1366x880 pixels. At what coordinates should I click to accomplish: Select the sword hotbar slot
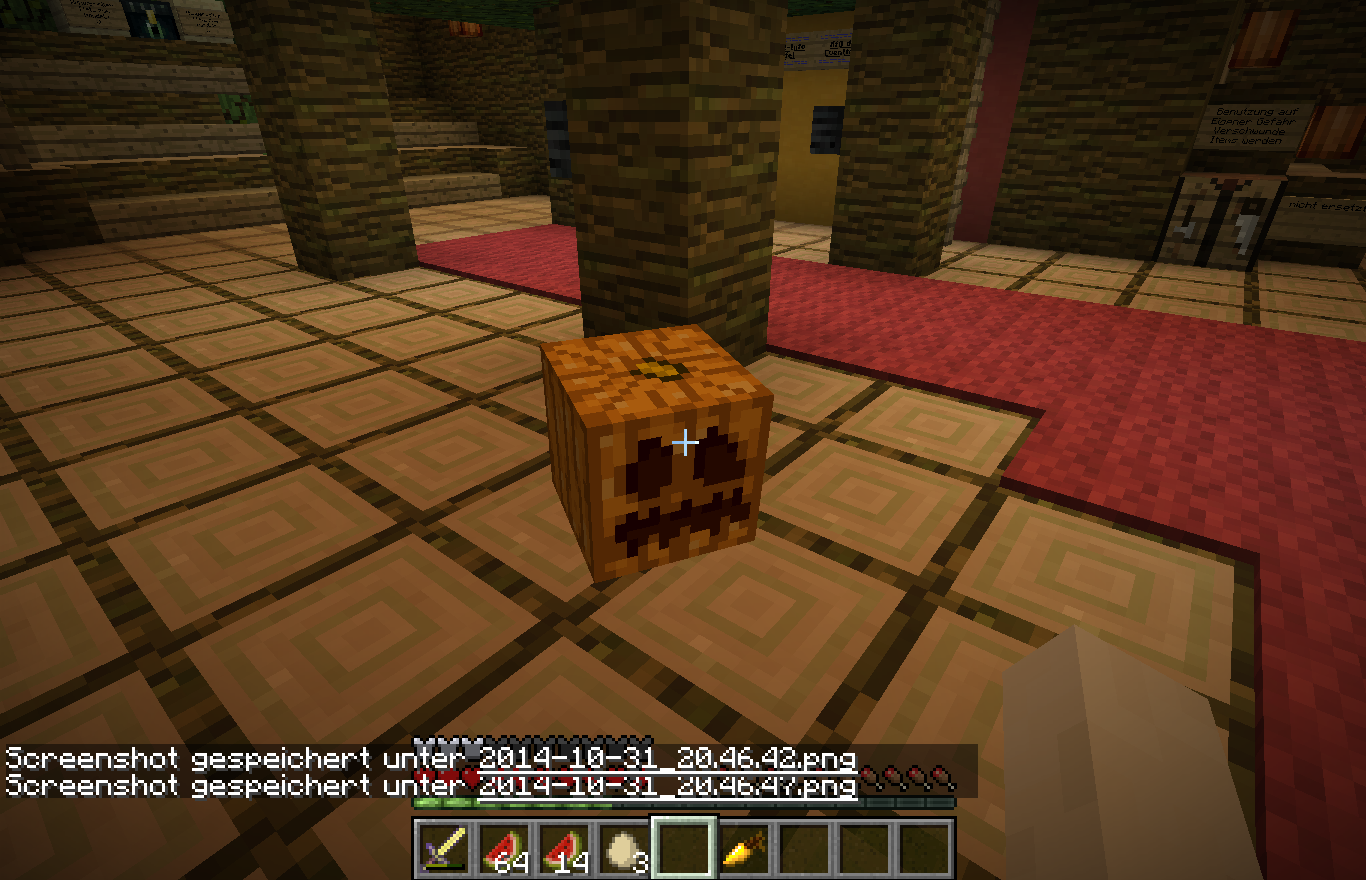click(x=444, y=848)
